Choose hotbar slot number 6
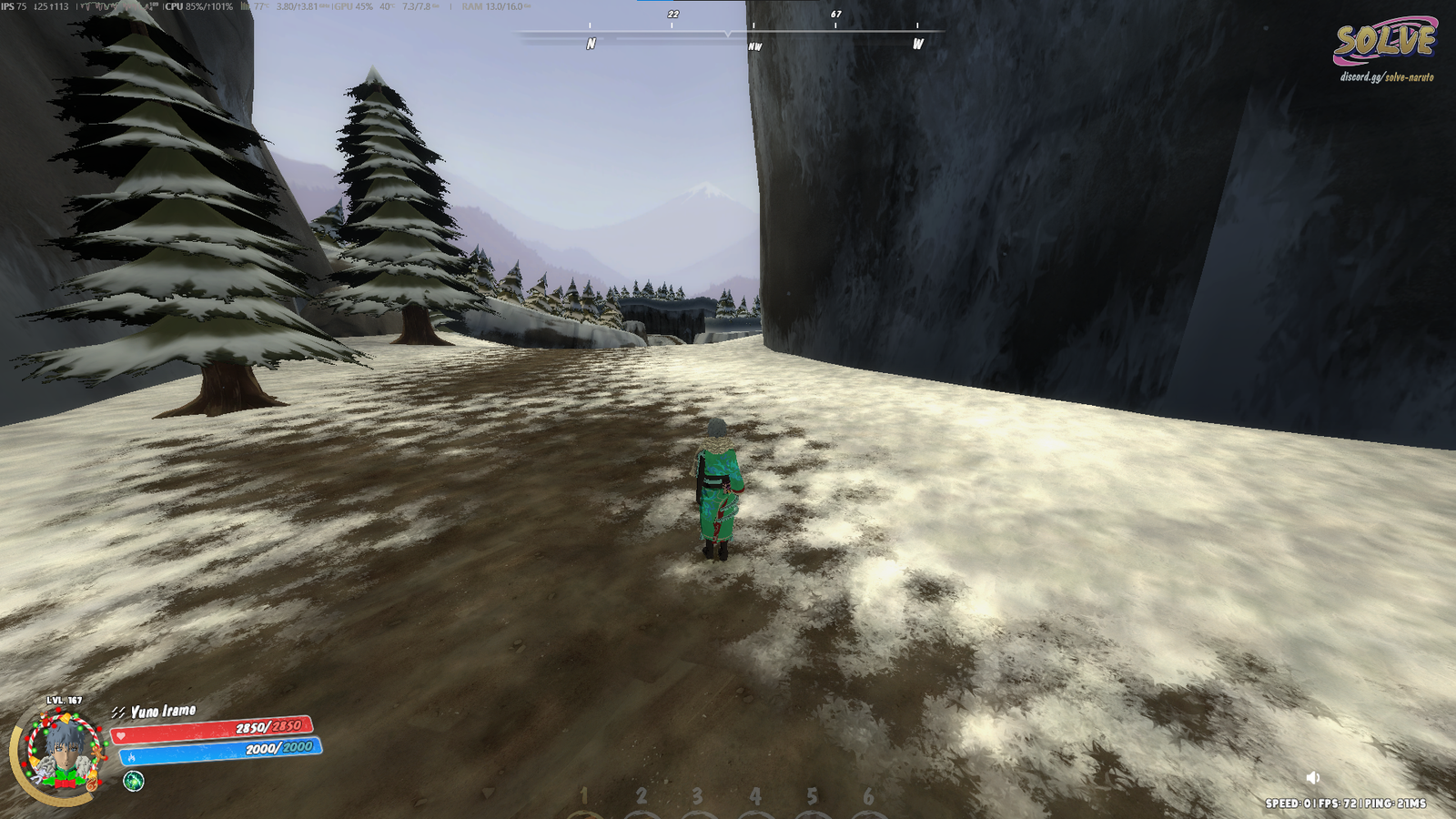 click(868, 798)
